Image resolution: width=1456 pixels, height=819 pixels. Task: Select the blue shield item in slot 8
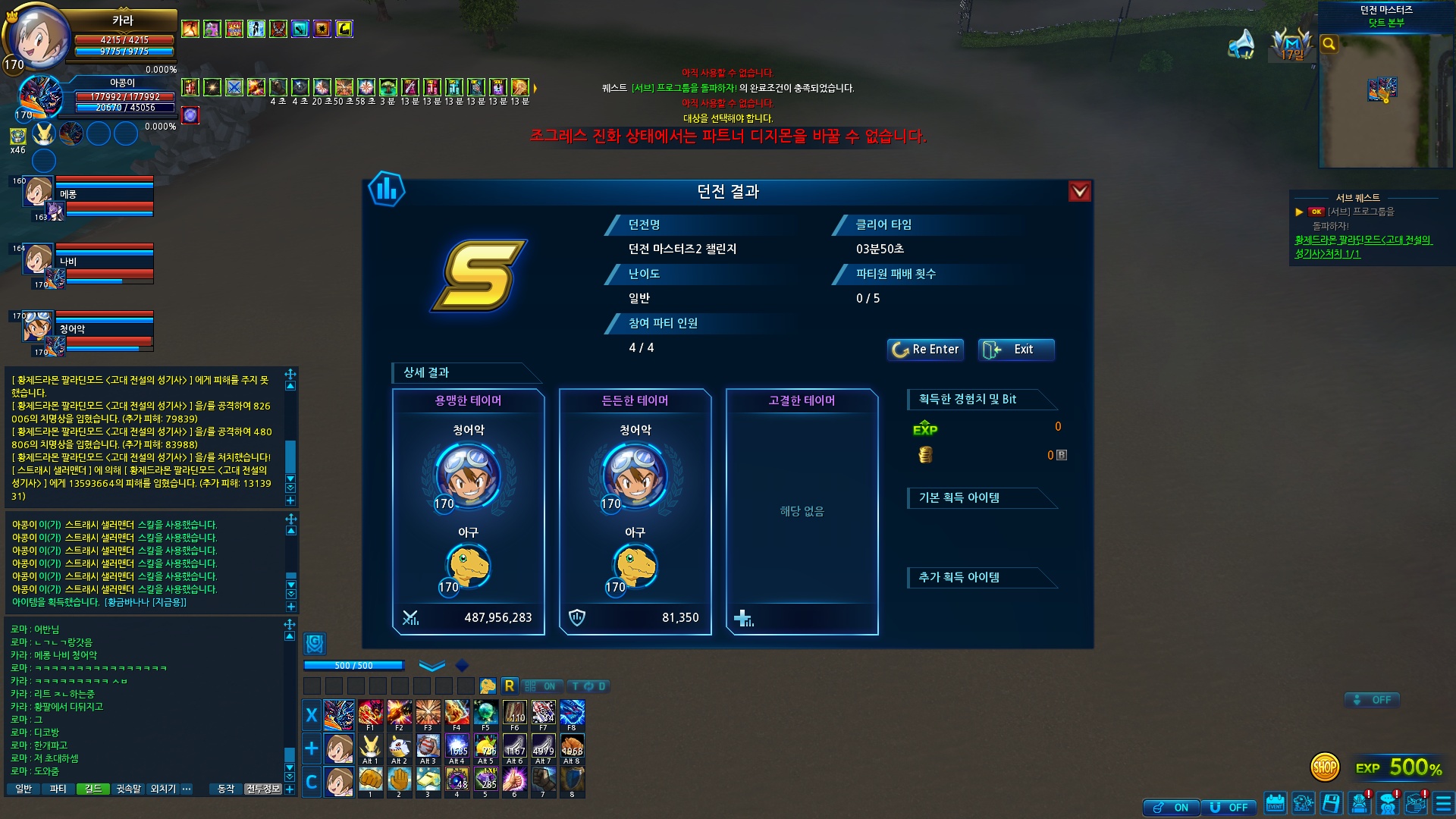(572, 780)
